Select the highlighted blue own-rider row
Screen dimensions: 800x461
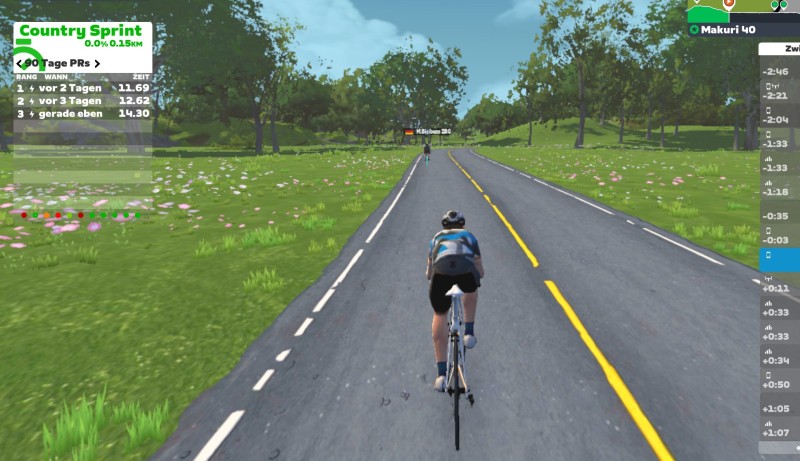click(x=779, y=258)
